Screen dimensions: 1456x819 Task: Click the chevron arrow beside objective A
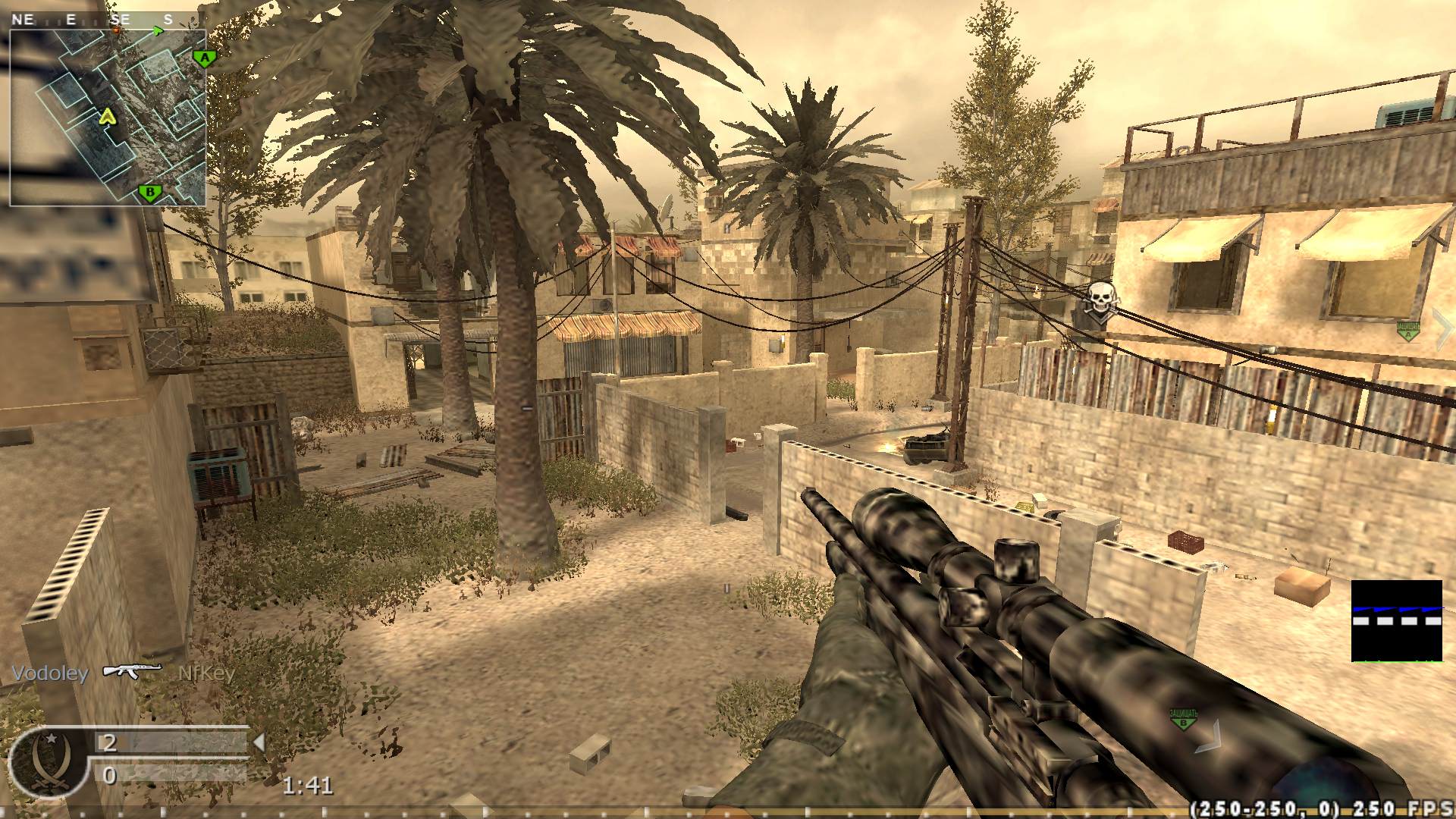[x=1445, y=328]
